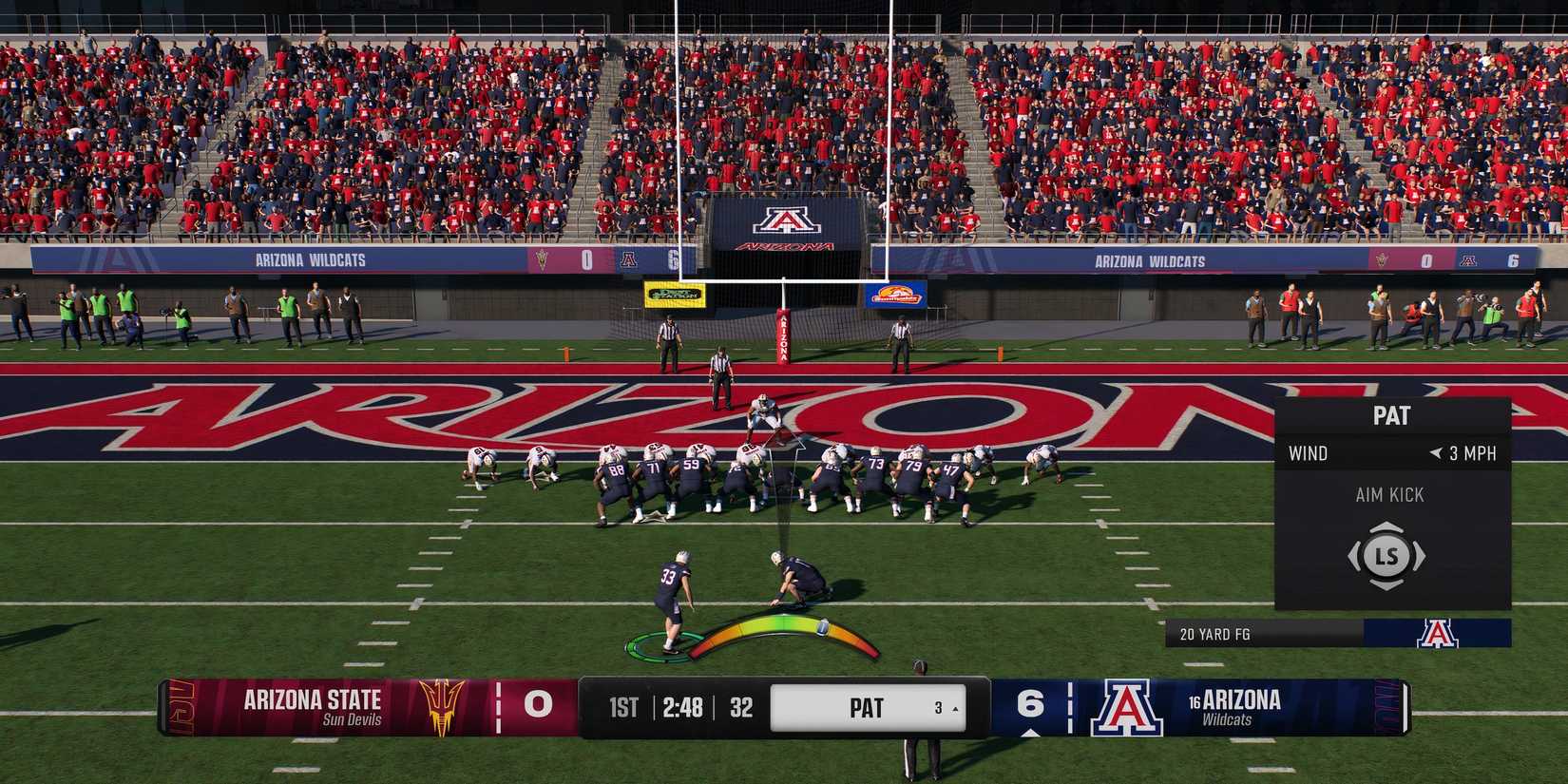This screenshot has width=1568, height=784.
Task: Click the AIM KICK label
Action: point(1389,494)
